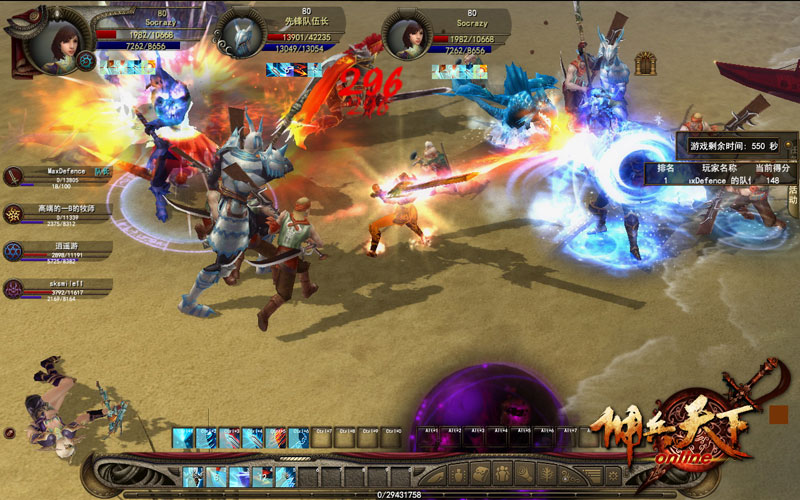Click the blue gear beside the player portrait
This screenshot has height=500, width=800.
(x=86, y=61)
